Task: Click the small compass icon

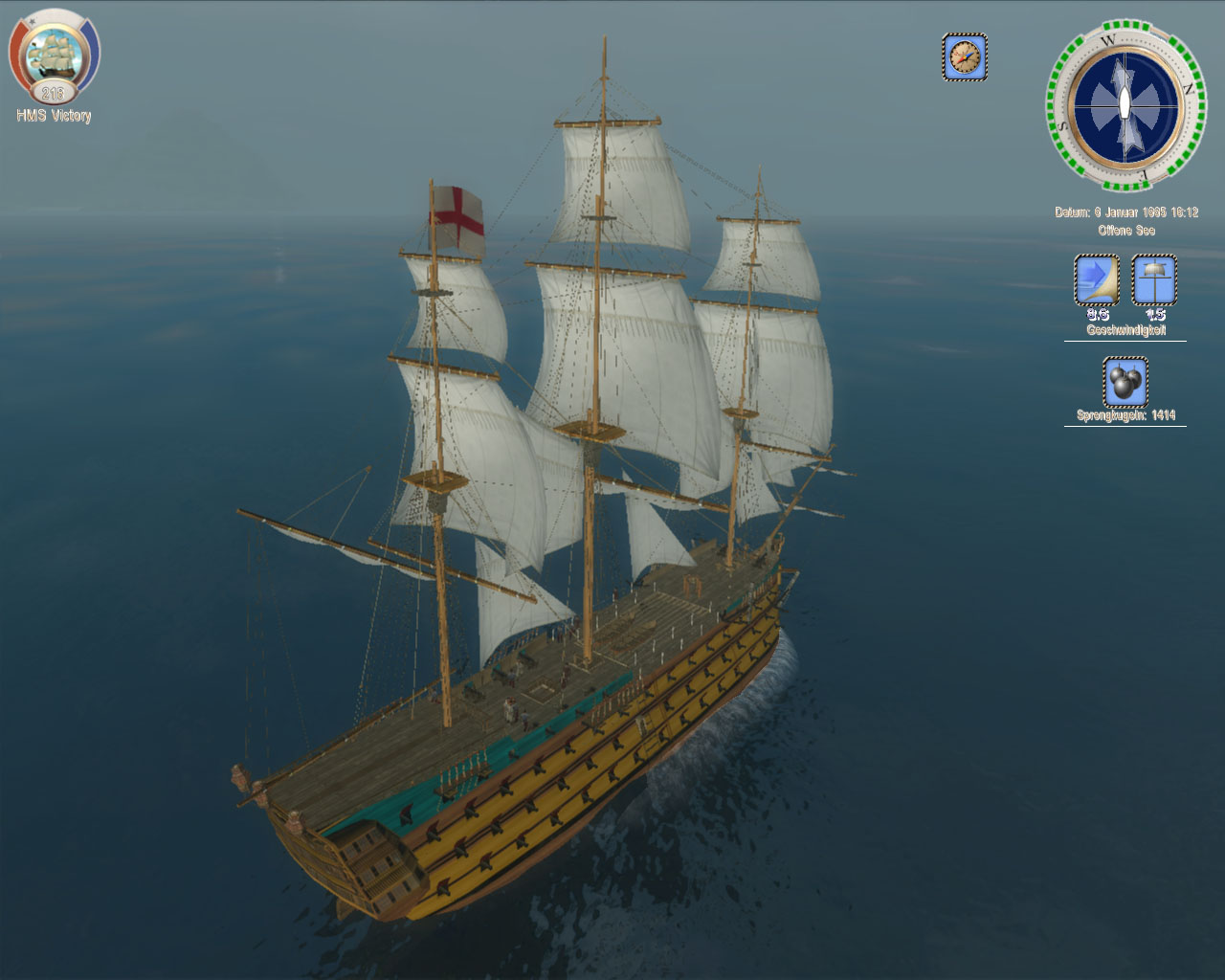Action: pyautogui.click(x=965, y=57)
